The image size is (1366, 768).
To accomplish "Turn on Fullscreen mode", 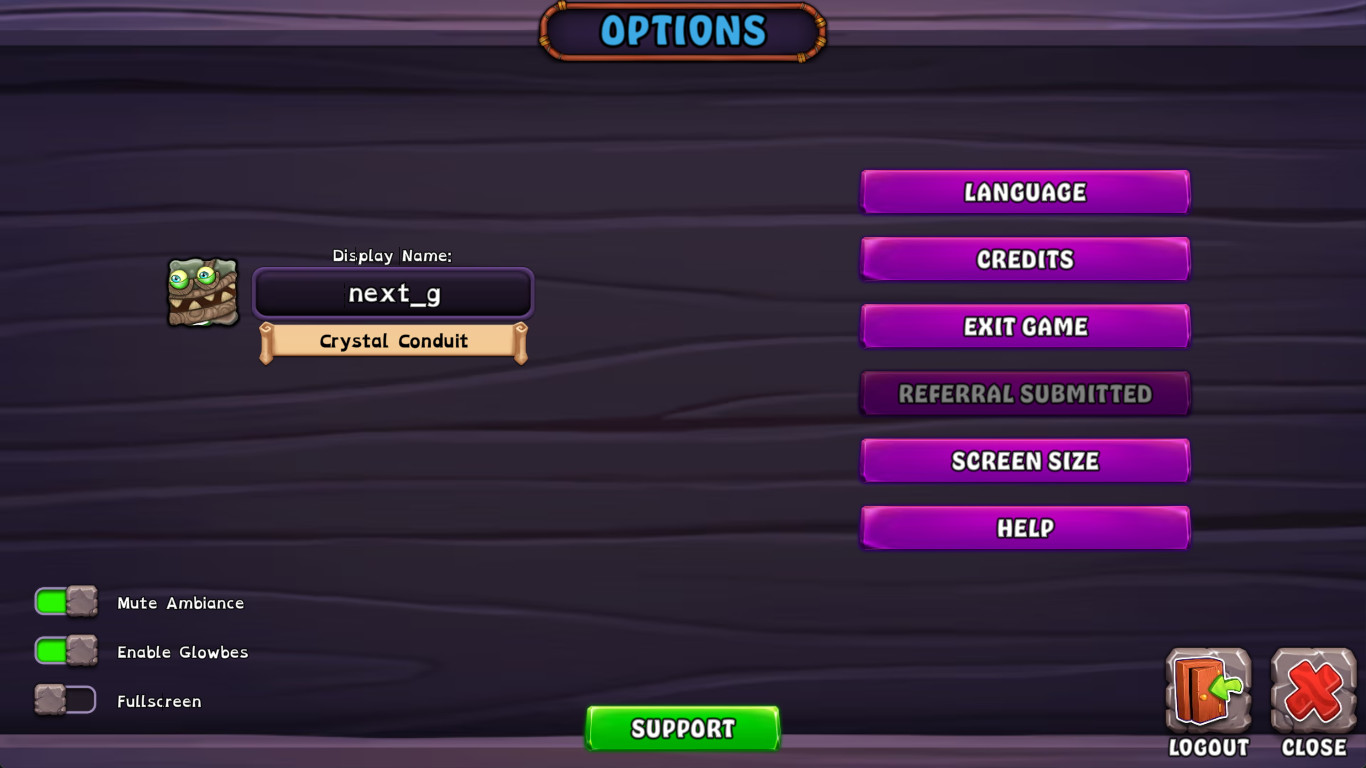I will pos(65,700).
